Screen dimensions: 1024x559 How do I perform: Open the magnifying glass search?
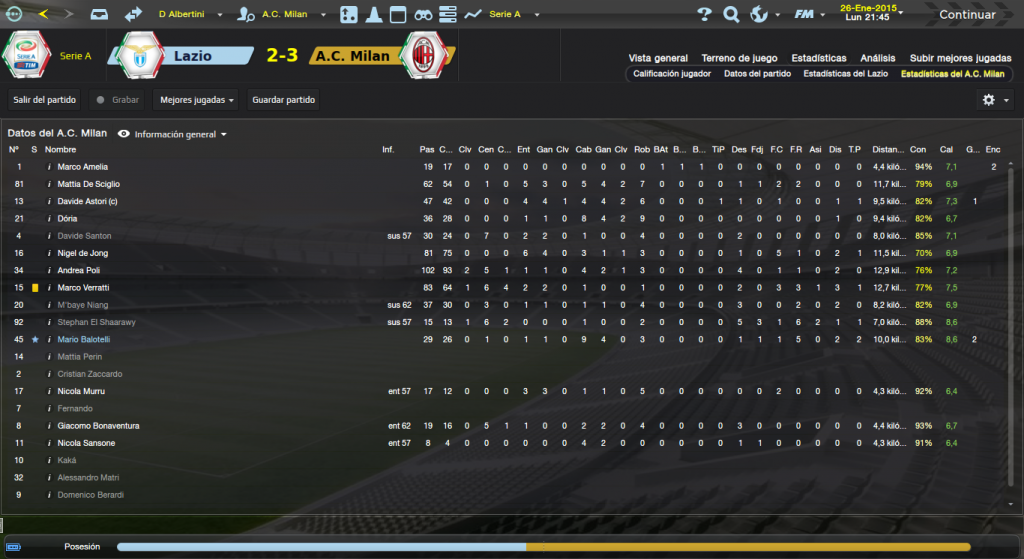point(731,15)
